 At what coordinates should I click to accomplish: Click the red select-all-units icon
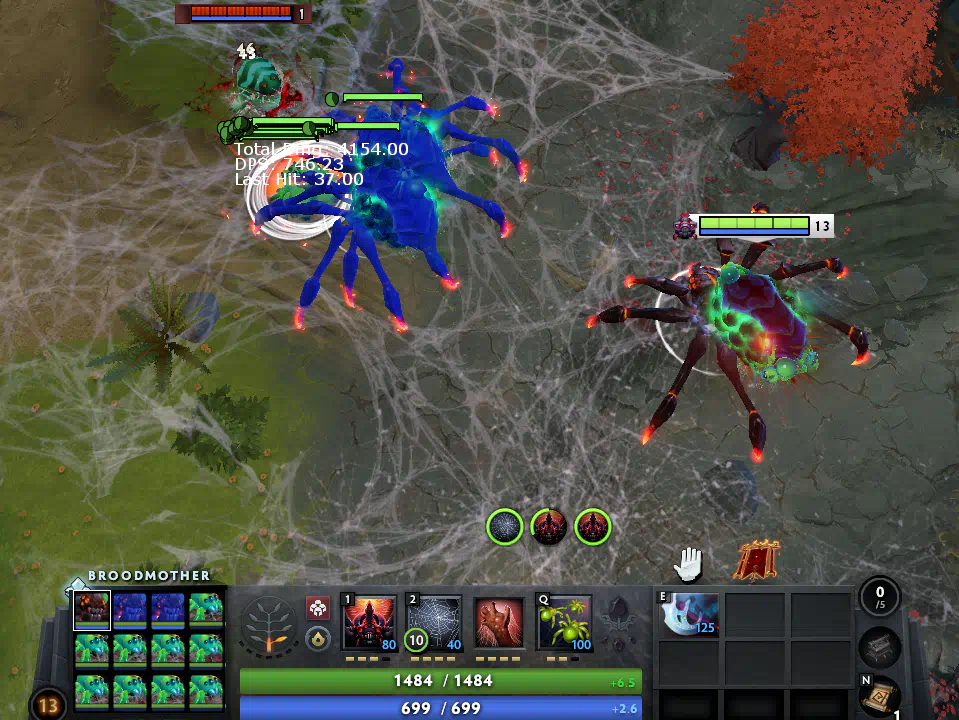click(318, 608)
